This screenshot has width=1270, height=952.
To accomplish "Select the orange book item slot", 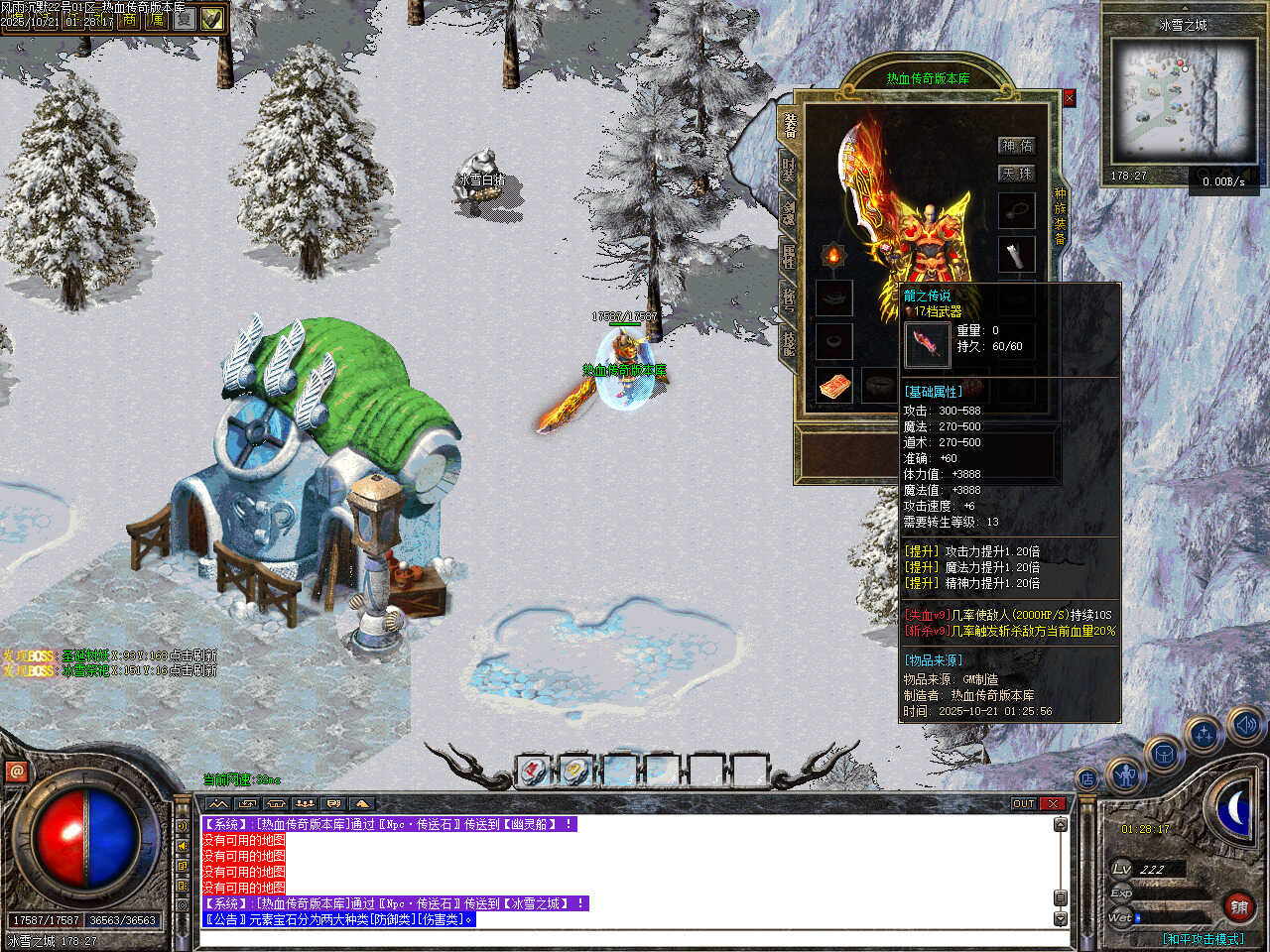I will coord(833,386).
